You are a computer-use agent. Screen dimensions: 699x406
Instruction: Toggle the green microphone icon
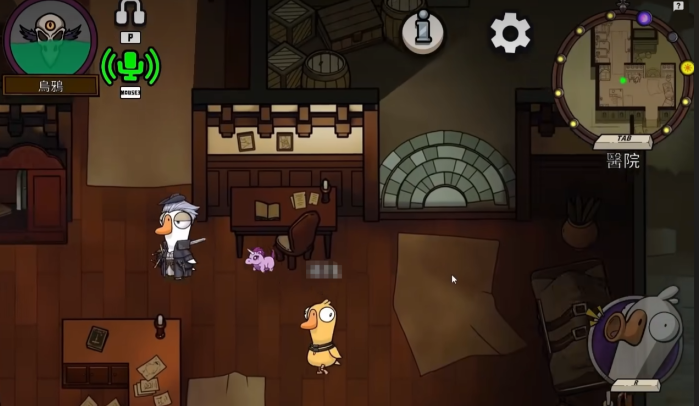[x=130, y=65]
